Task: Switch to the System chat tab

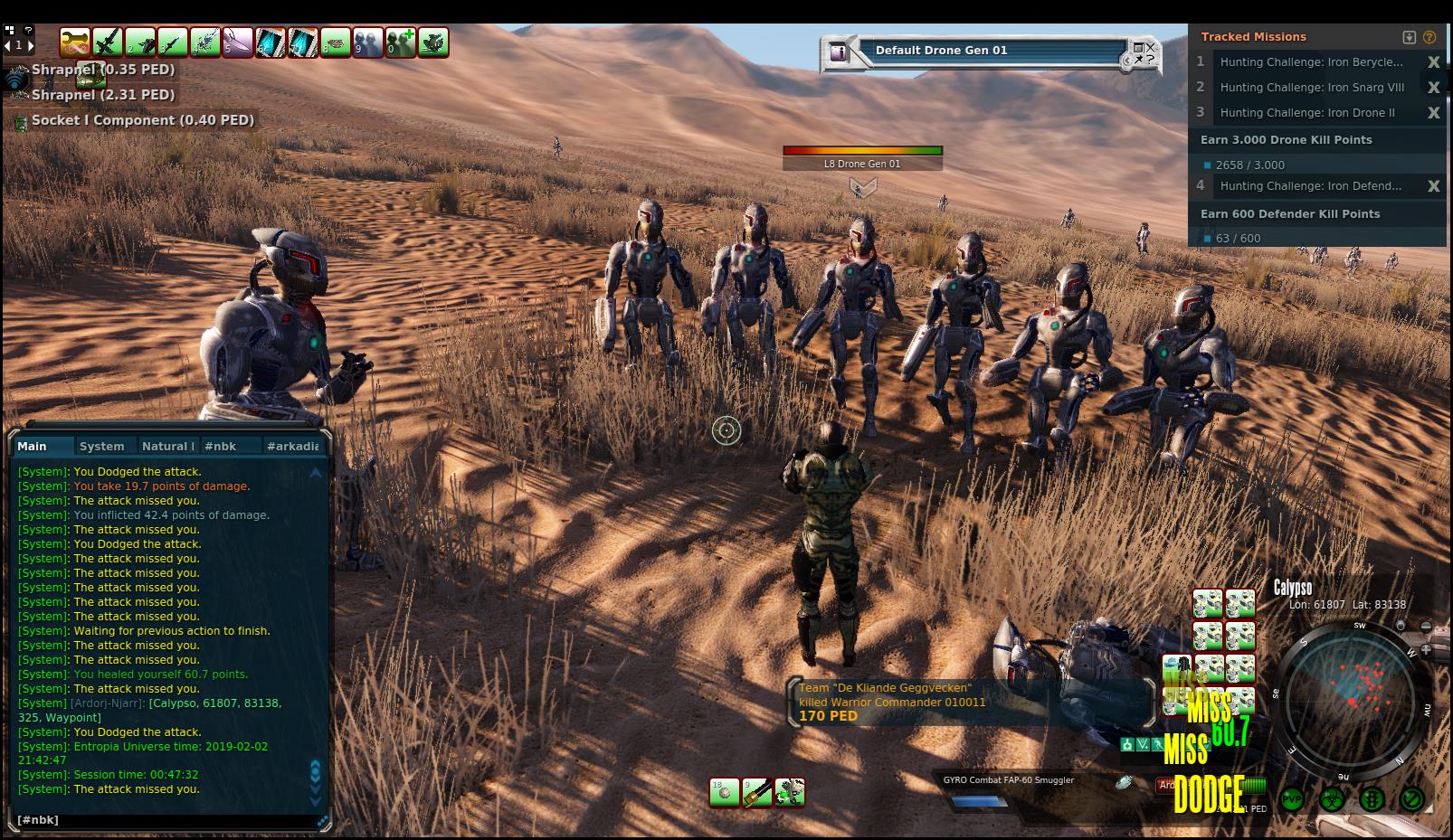Action: 101,446
